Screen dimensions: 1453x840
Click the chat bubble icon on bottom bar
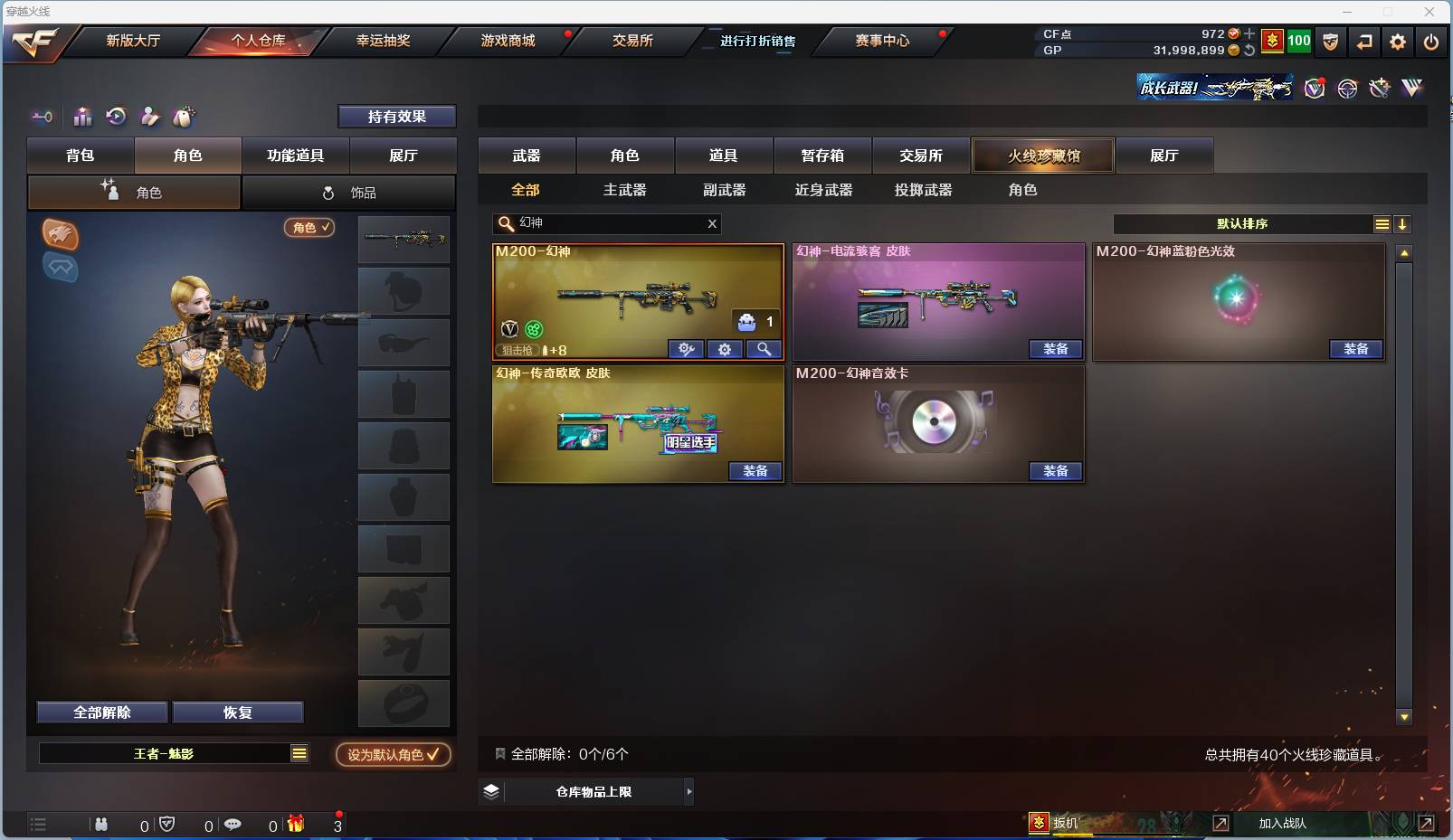pos(233,824)
